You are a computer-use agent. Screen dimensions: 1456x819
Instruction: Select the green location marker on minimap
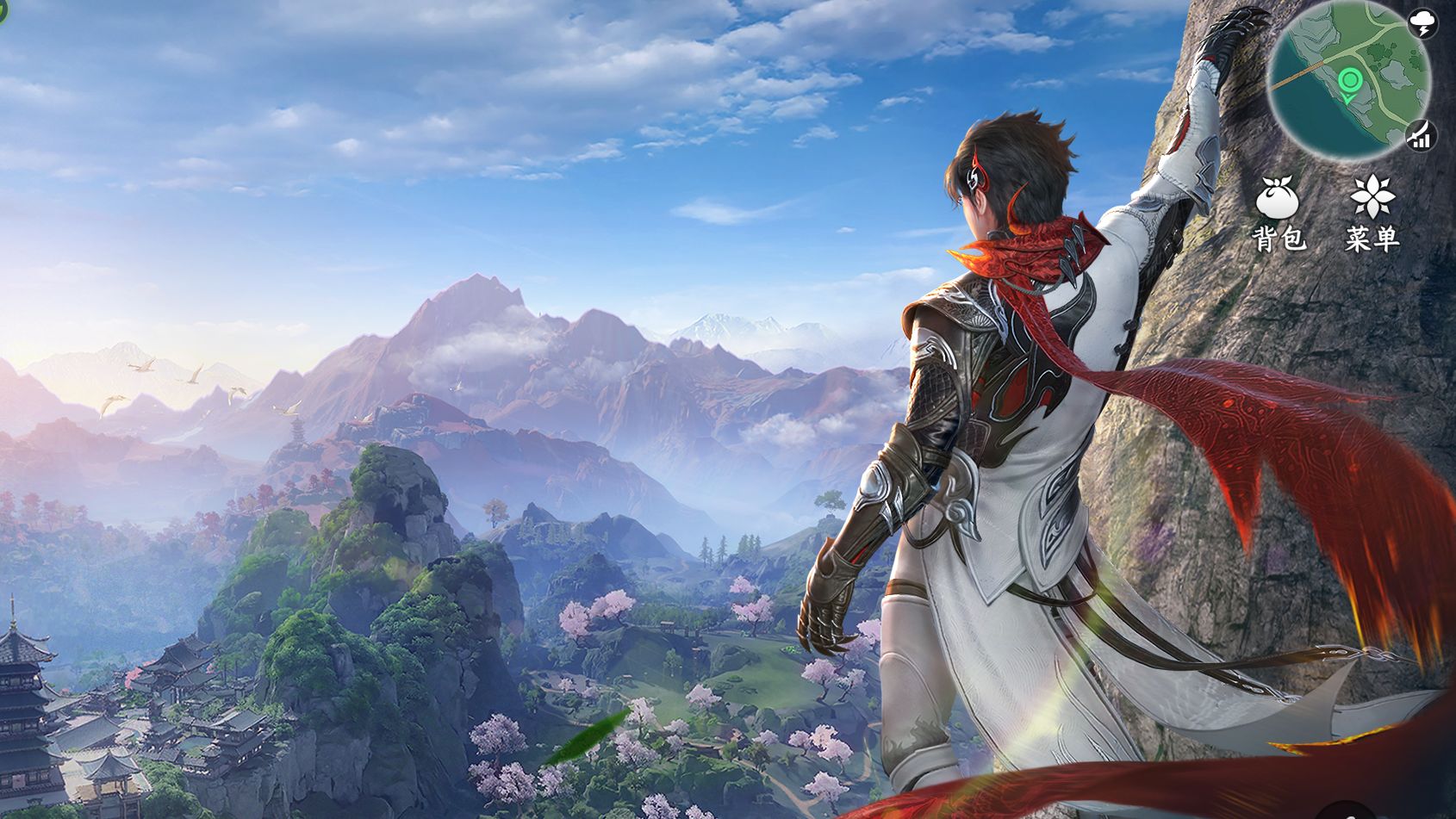click(1350, 83)
